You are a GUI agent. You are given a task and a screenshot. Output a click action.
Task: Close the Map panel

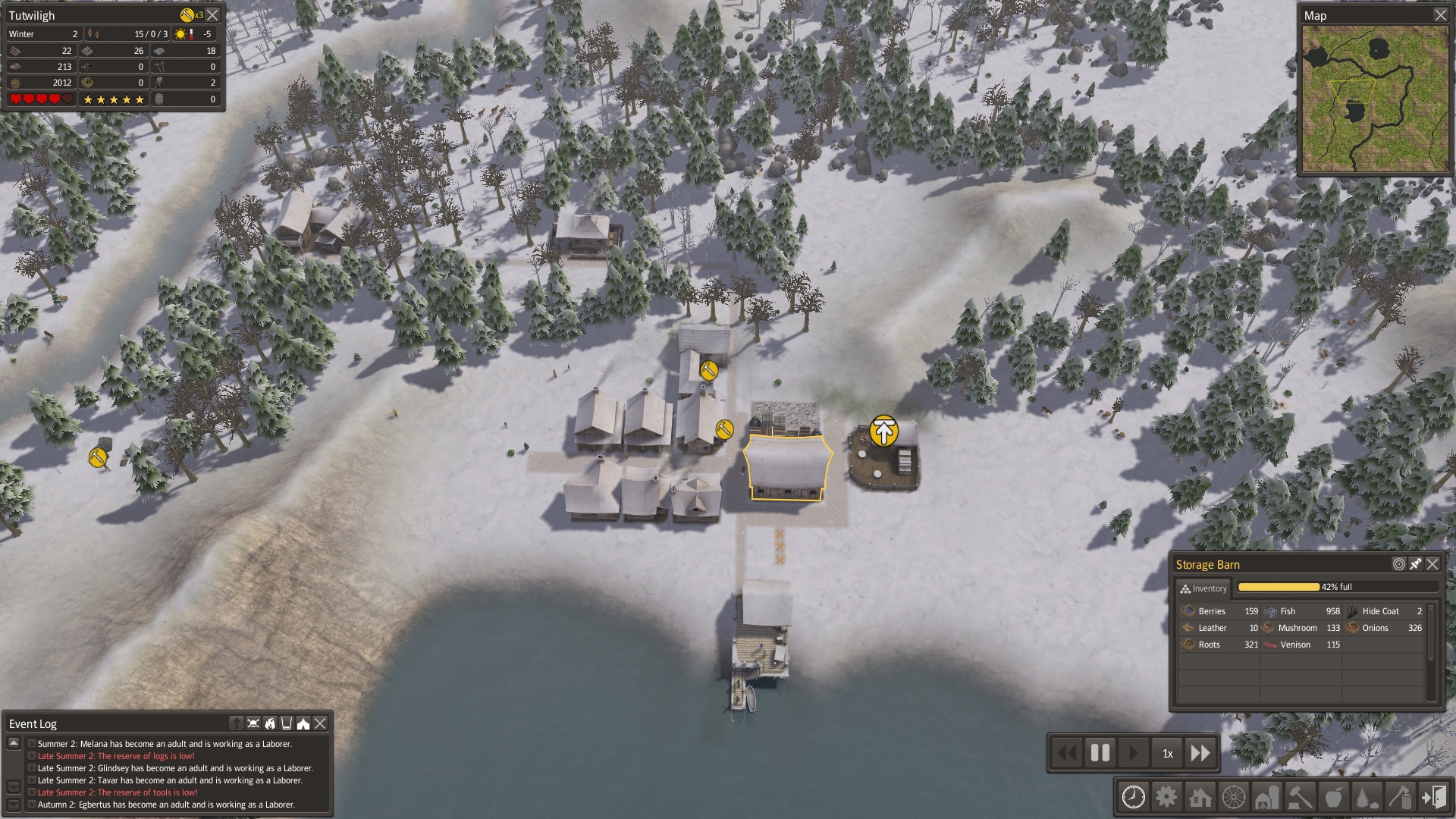[x=1440, y=15]
